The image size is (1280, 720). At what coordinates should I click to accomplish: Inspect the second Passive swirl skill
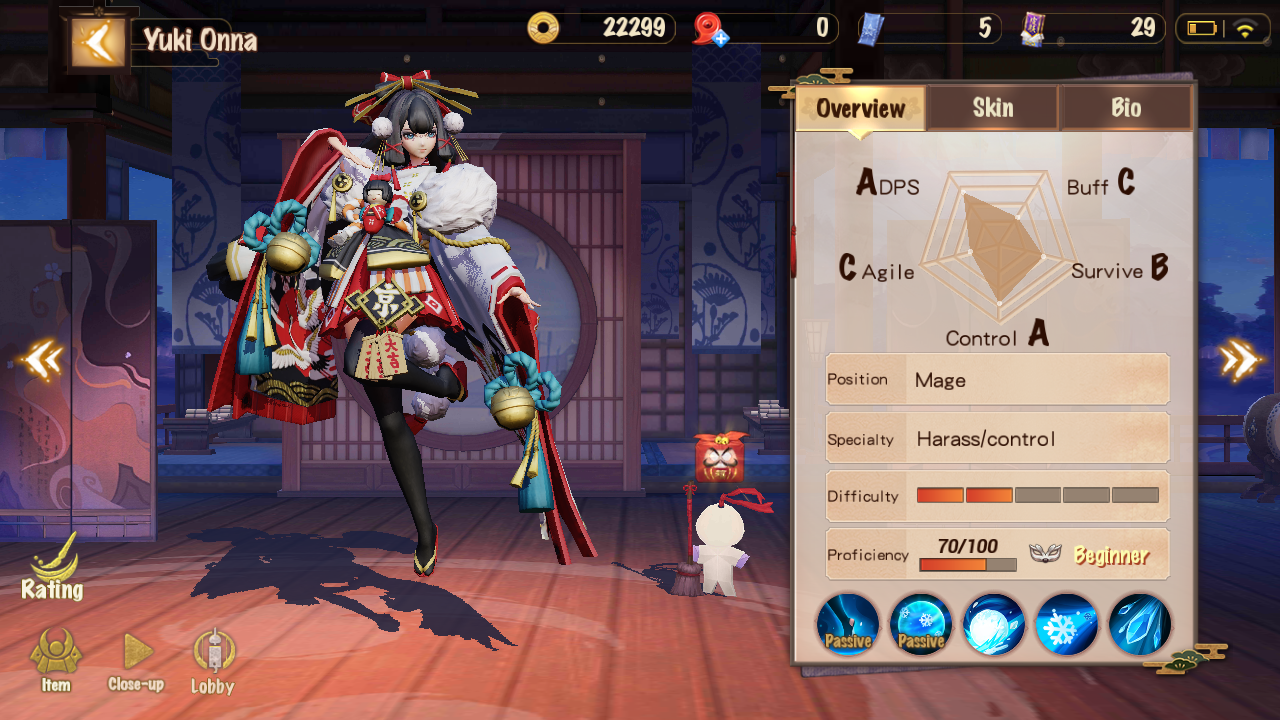click(x=921, y=624)
